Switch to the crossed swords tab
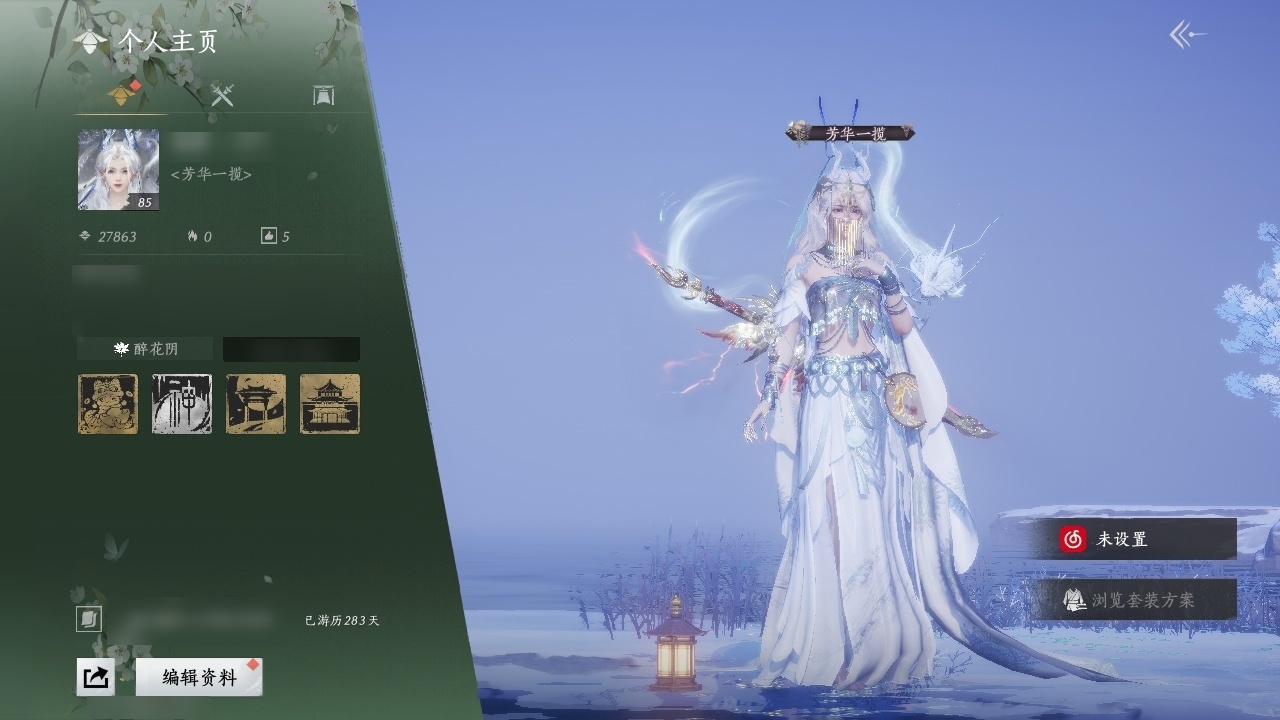 pyautogui.click(x=222, y=95)
